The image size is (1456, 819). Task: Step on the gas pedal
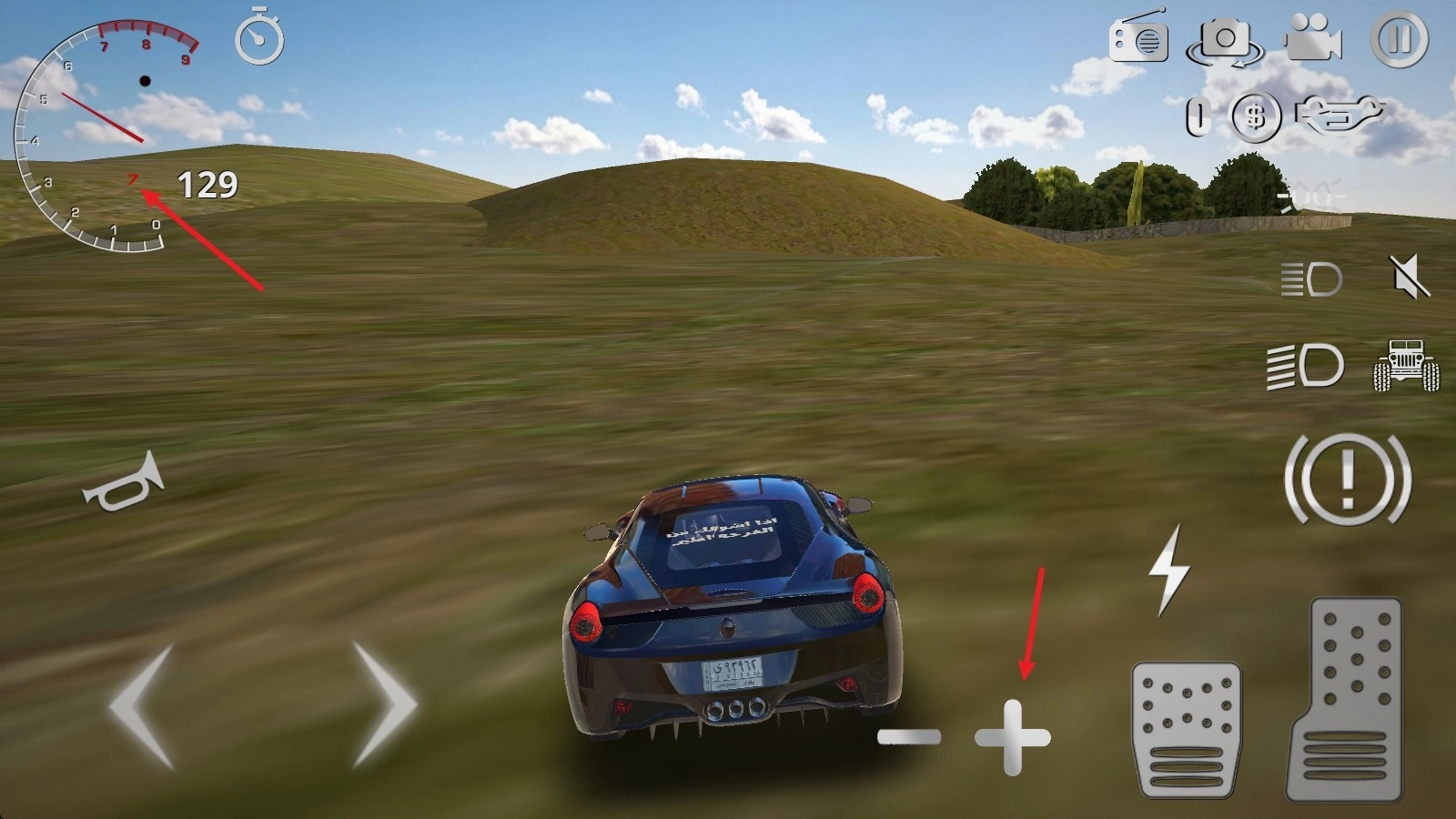tap(1345, 699)
